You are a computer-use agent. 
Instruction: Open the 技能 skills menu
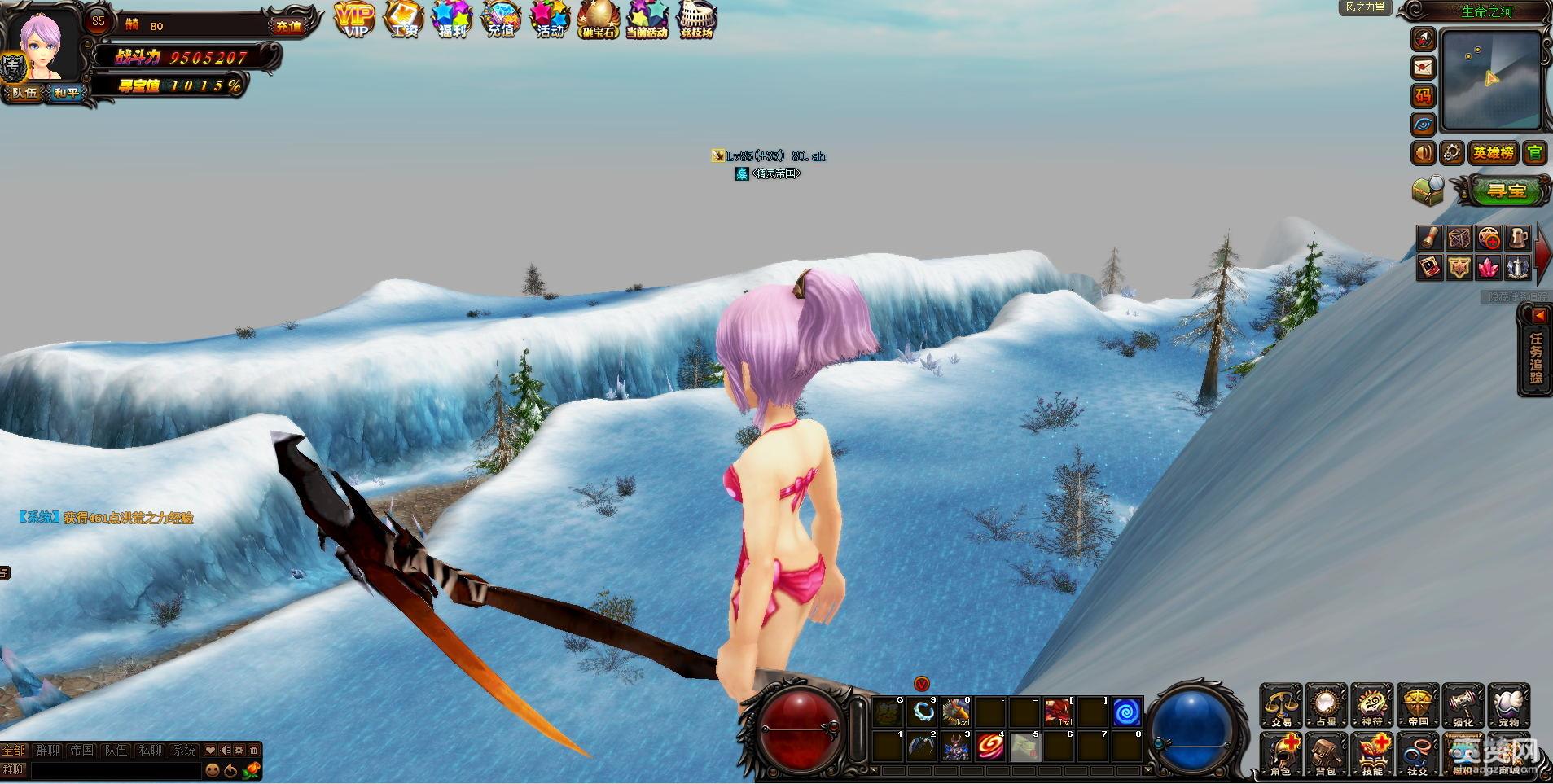1372,754
